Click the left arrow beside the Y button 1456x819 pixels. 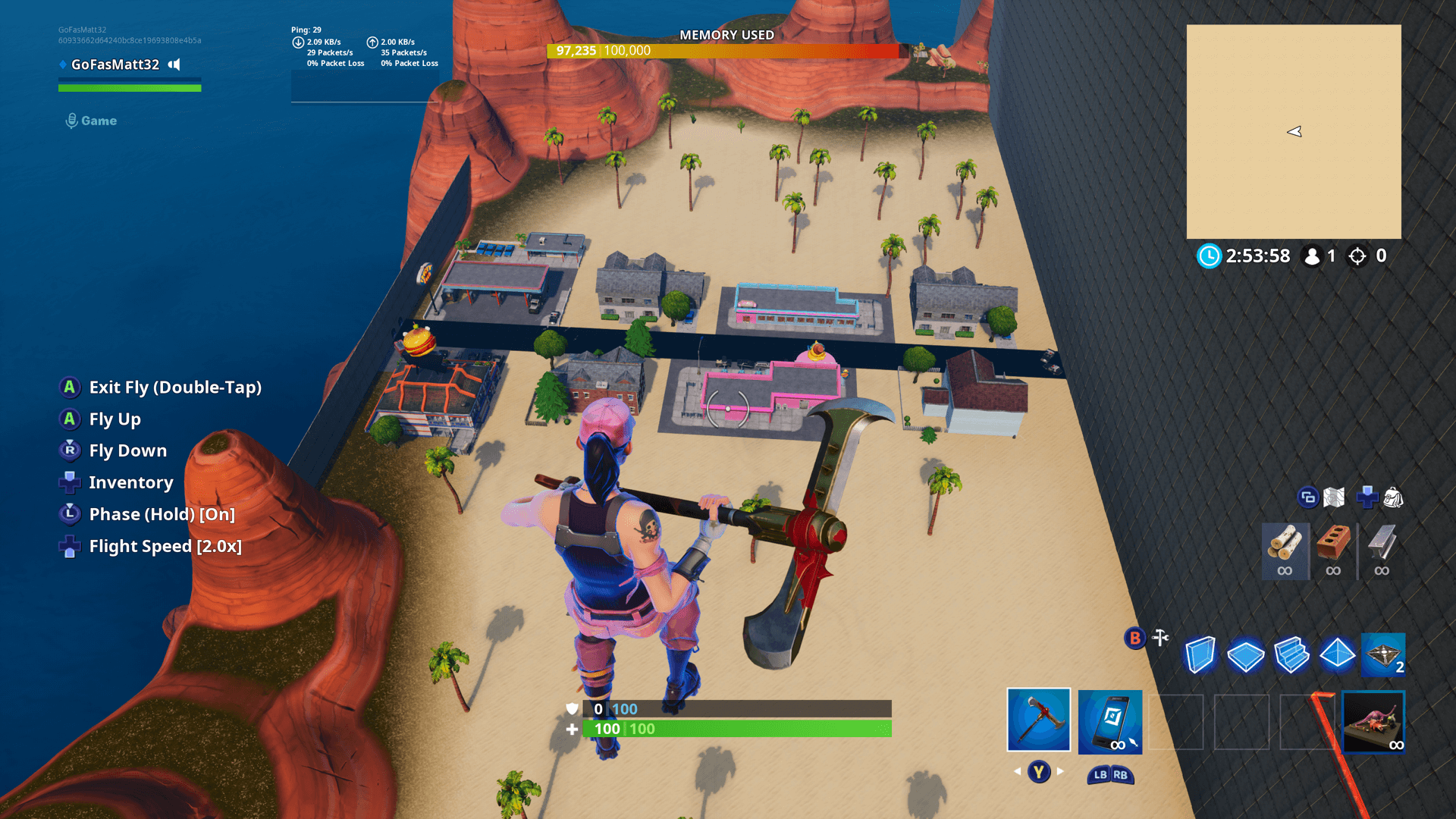click(1017, 772)
